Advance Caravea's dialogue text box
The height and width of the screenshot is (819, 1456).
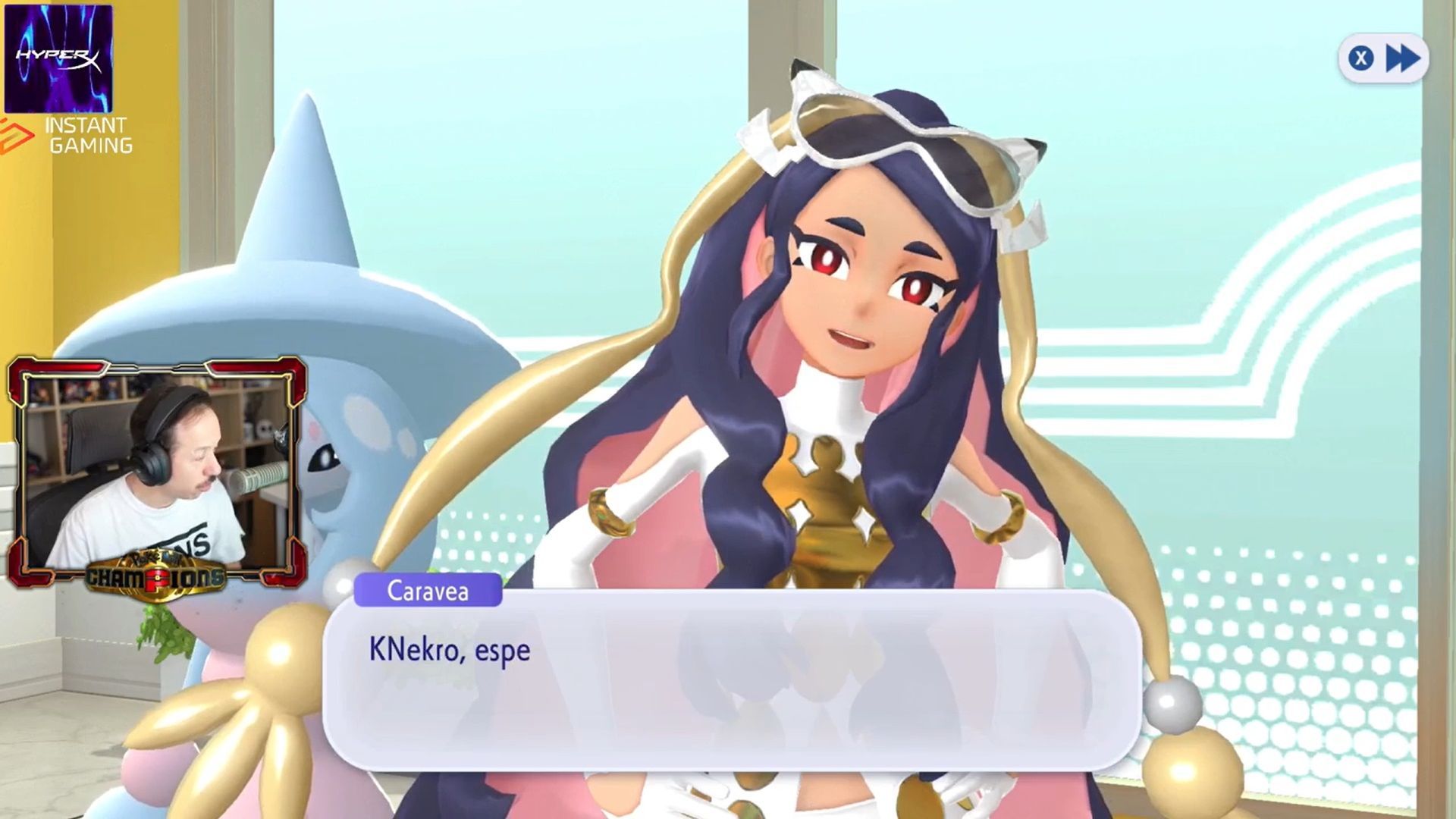(x=732, y=680)
